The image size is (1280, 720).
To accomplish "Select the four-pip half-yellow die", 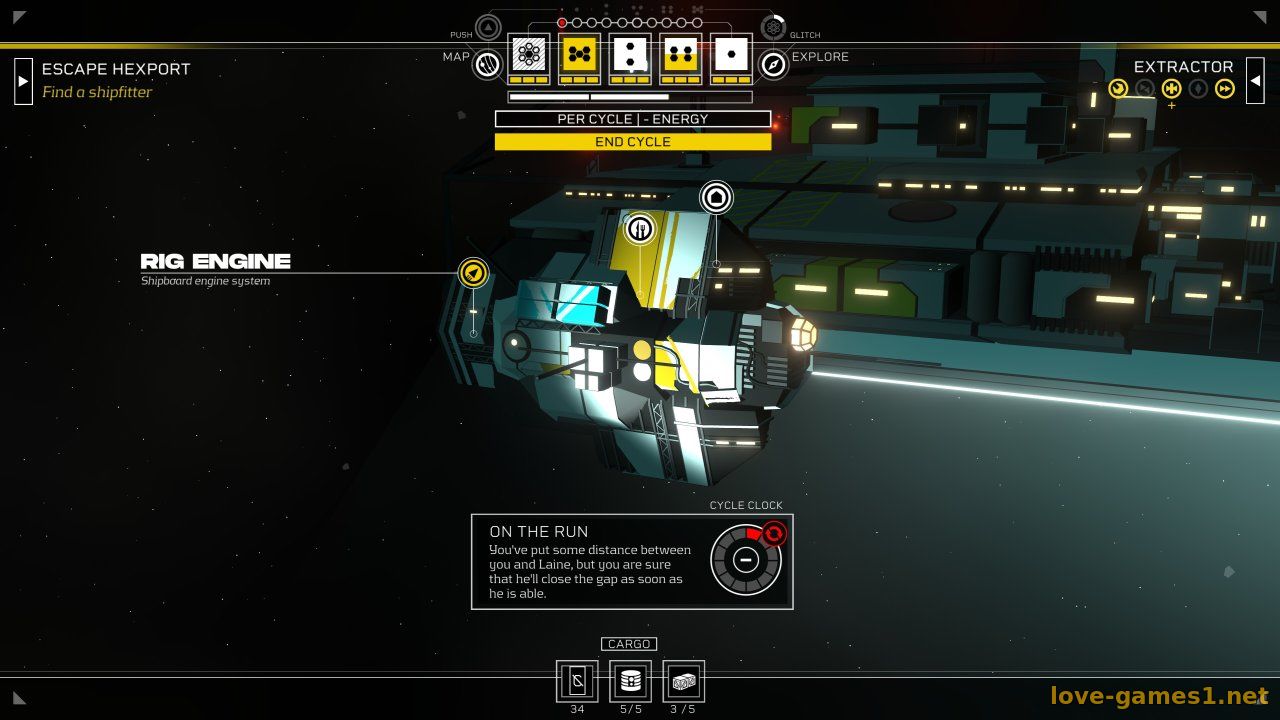I will click(681, 55).
